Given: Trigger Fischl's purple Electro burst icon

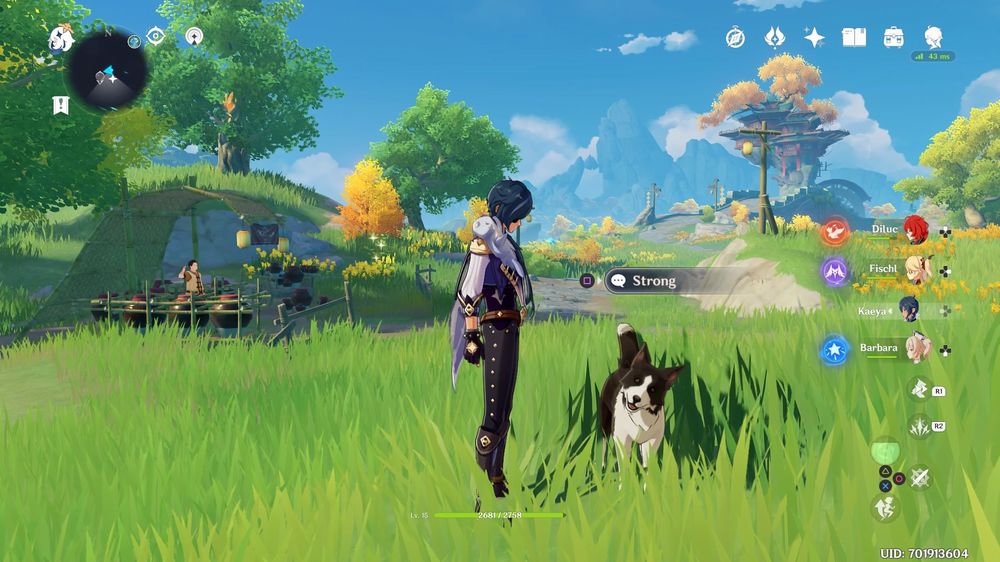Looking at the screenshot, I should coord(834,271).
